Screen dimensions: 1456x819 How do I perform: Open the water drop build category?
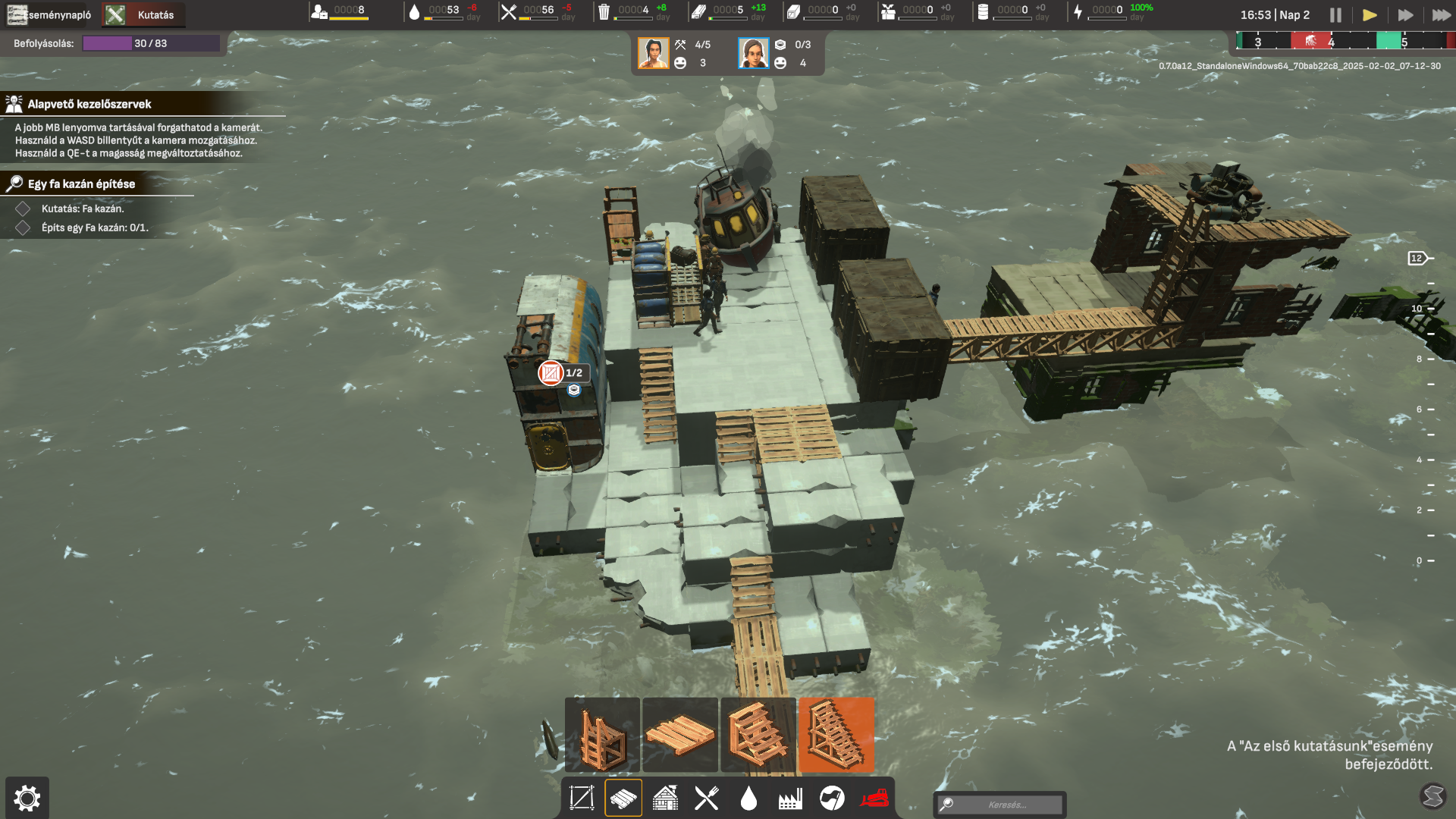pyautogui.click(x=748, y=798)
